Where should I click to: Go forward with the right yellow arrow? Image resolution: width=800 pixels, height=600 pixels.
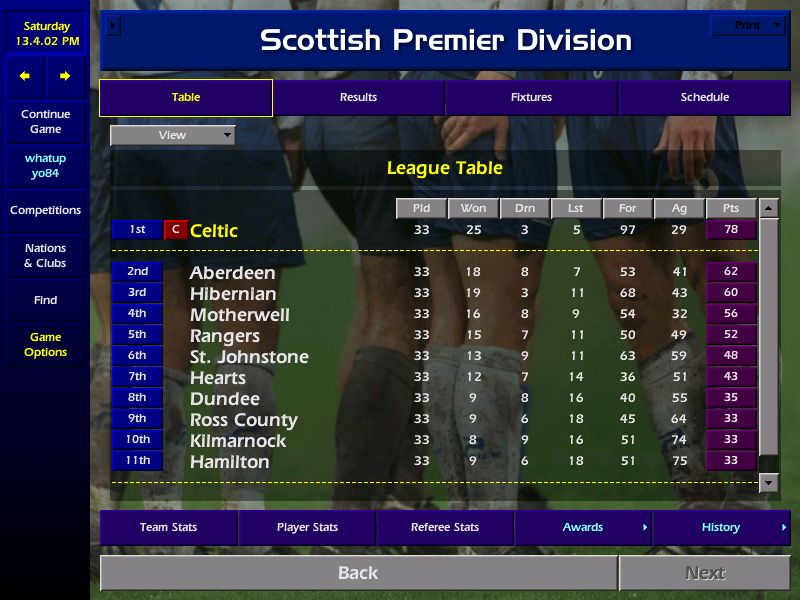(65, 76)
